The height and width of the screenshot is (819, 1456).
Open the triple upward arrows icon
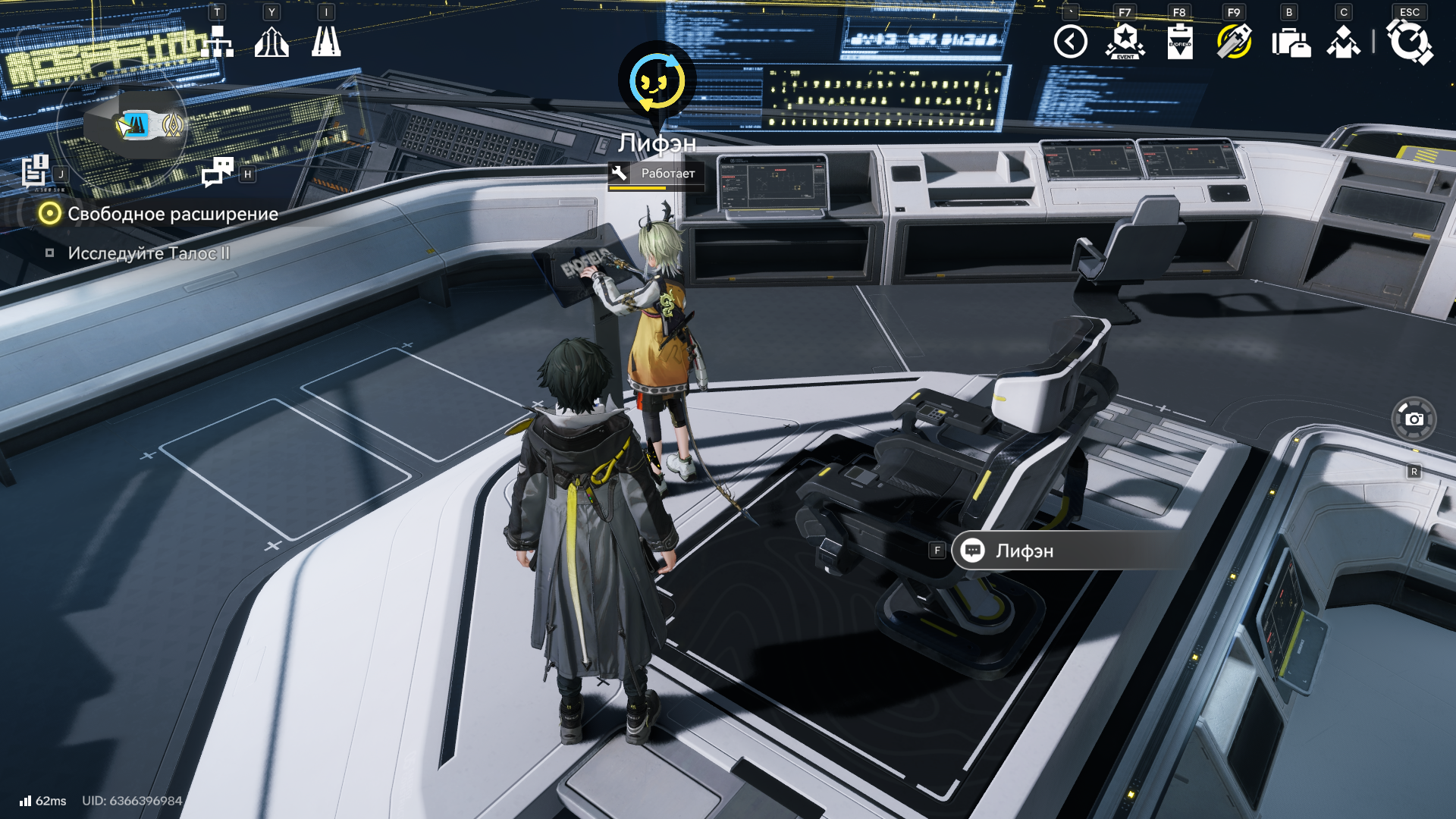tap(271, 42)
